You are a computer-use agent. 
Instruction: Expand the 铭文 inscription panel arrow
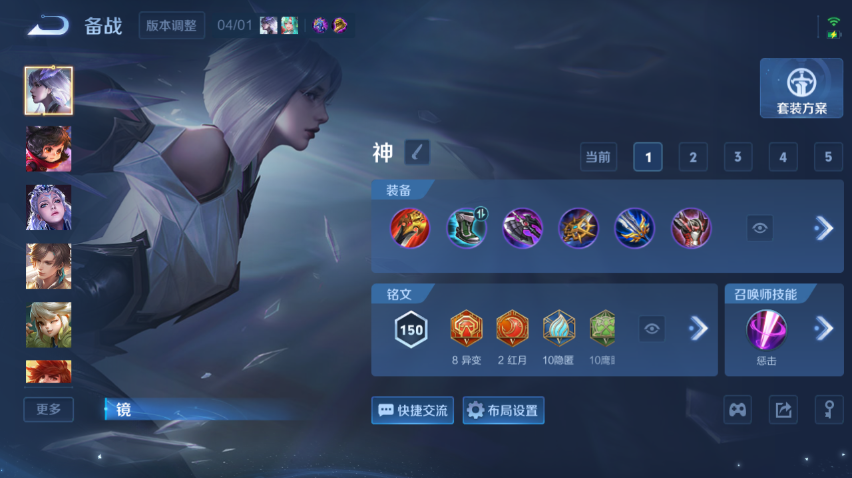(x=698, y=328)
